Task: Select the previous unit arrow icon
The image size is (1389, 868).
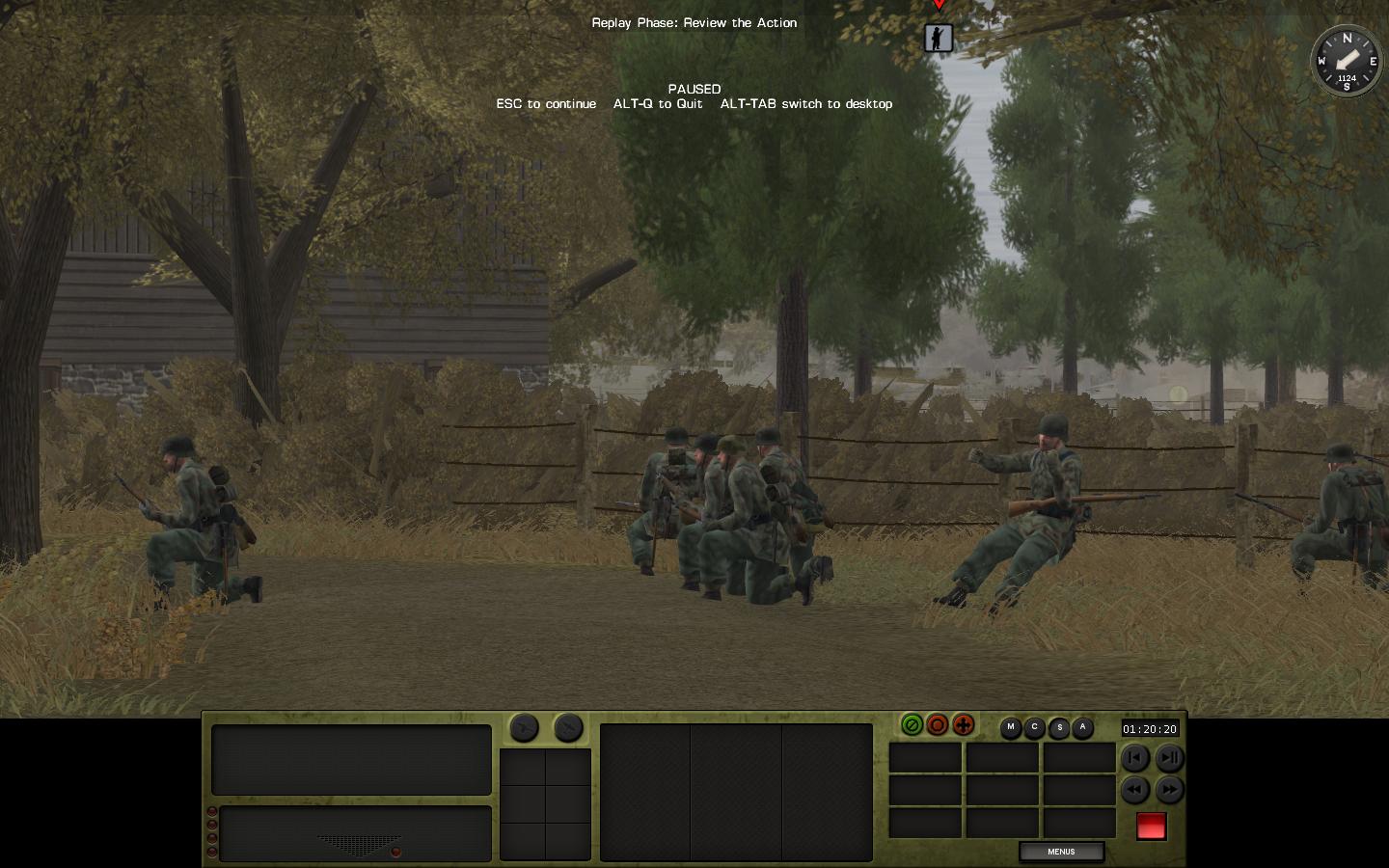Action: tap(524, 729)
